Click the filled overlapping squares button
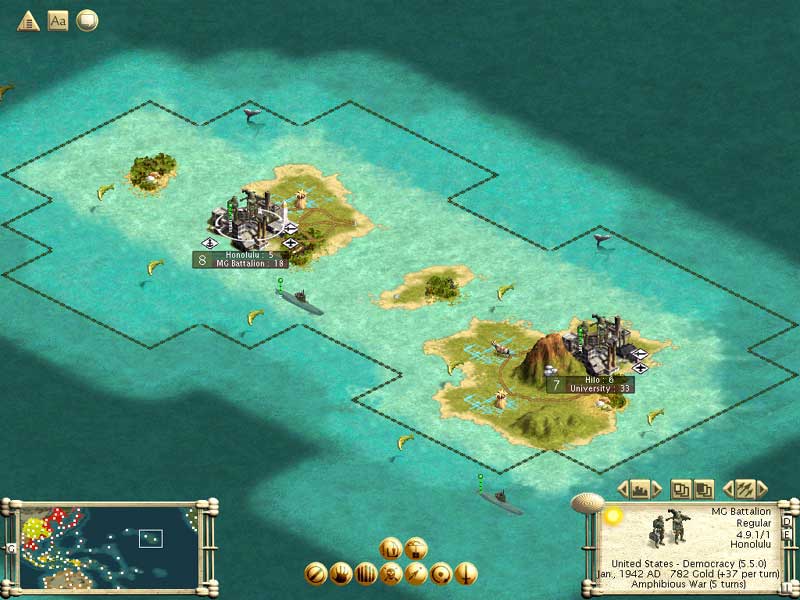The width and height of the screenshot is (800, 600). pos(703,489)
